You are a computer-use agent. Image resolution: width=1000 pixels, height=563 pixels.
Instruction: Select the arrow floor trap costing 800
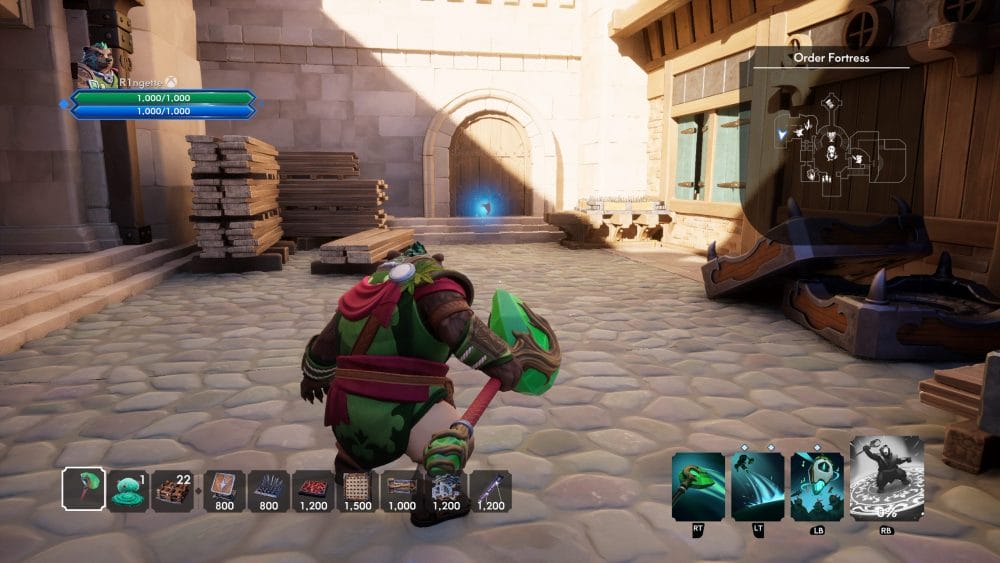224,490
